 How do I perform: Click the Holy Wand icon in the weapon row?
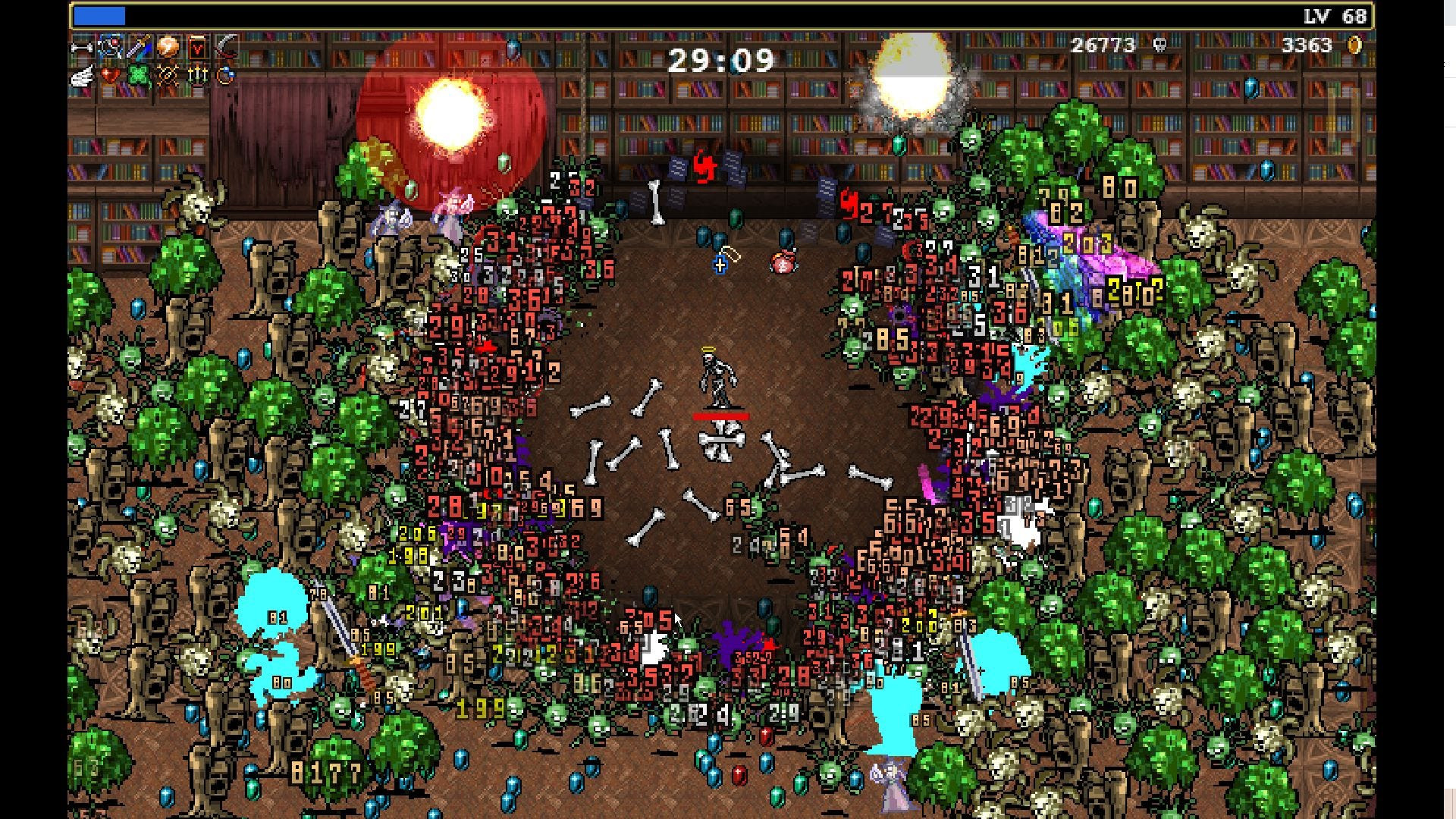click(x=109, y=47)
